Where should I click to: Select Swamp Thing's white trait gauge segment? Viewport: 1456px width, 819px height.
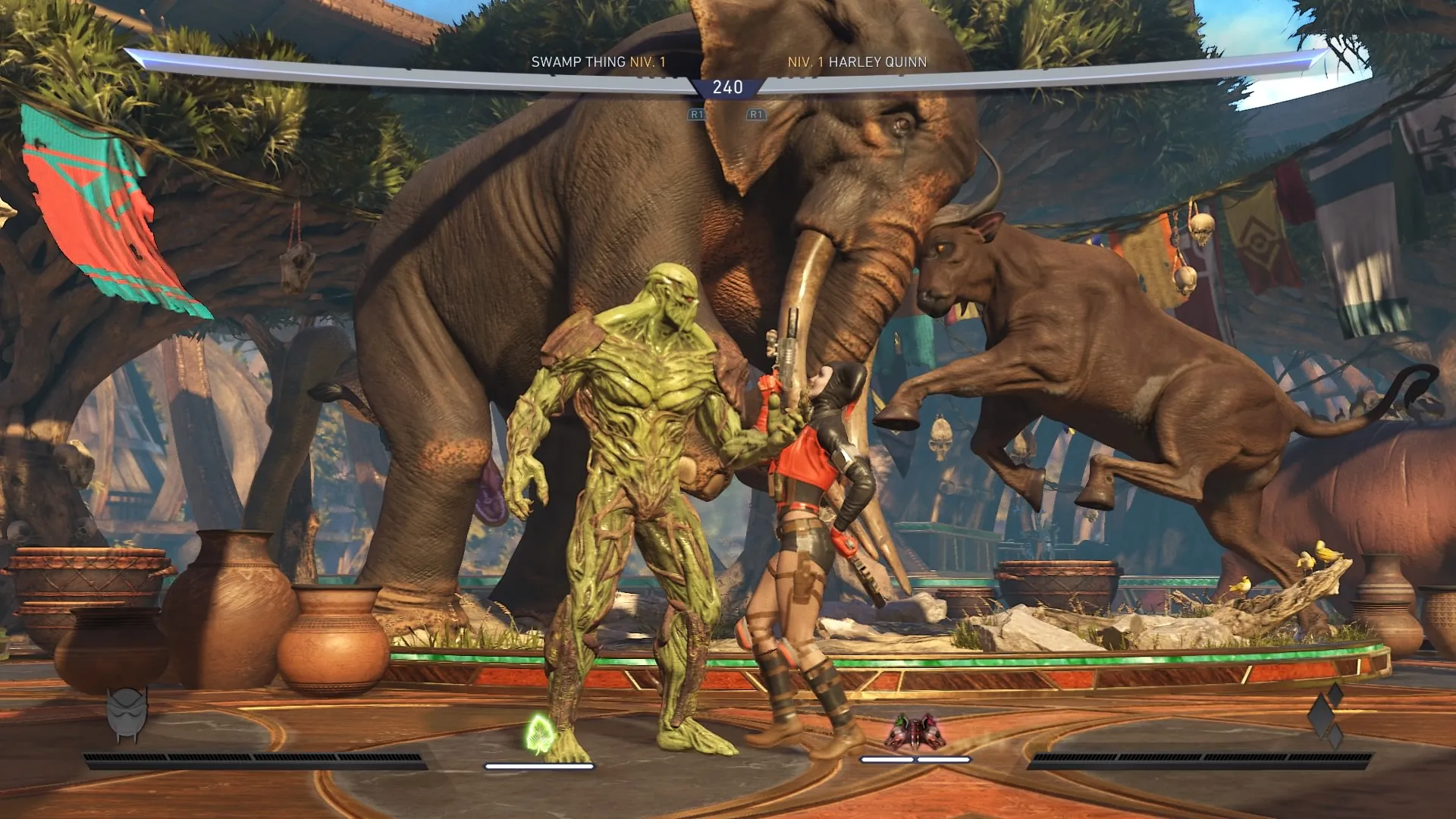[538, 765]
